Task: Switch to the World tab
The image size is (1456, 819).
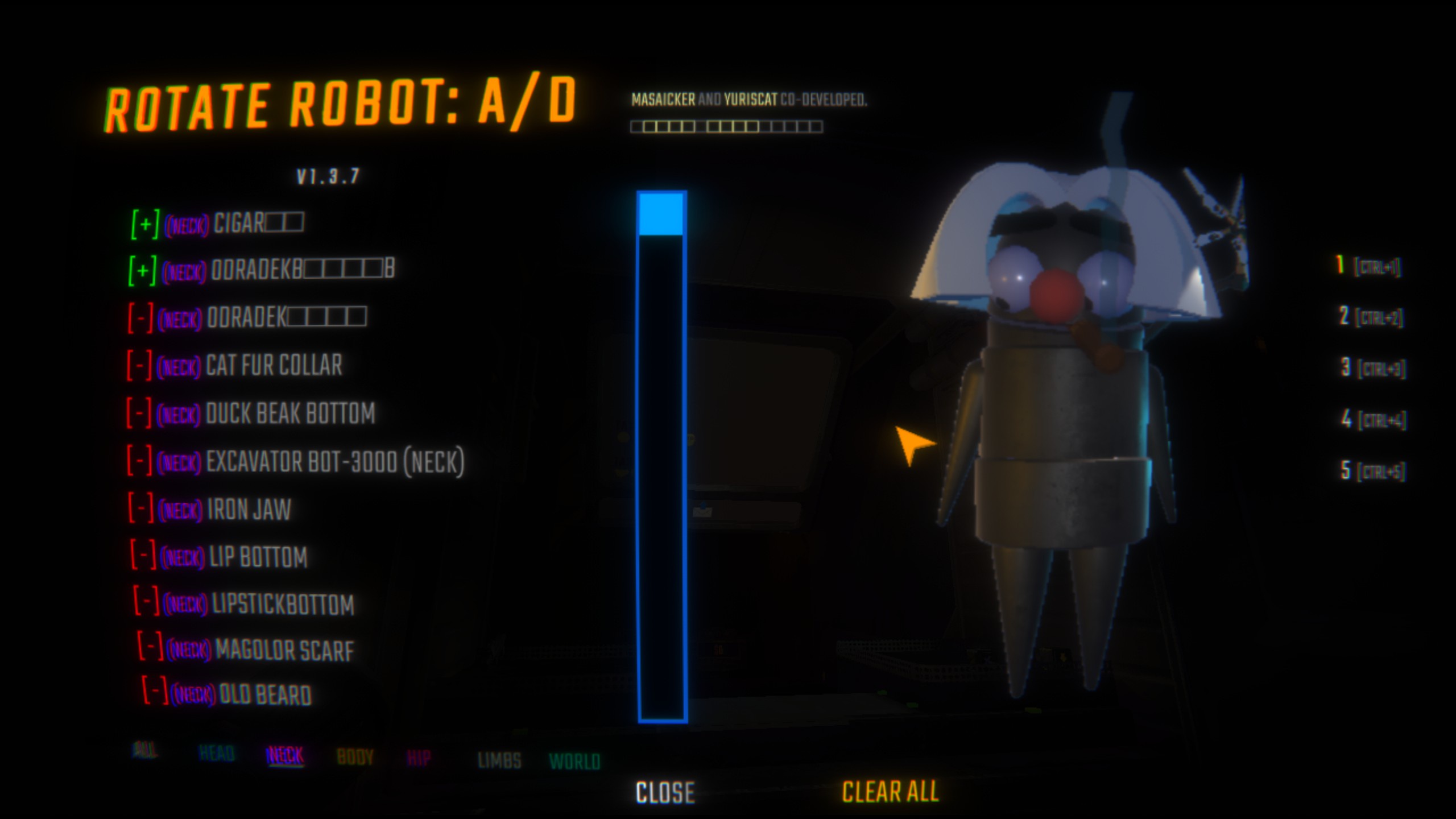Action: [x=574, y=762]
